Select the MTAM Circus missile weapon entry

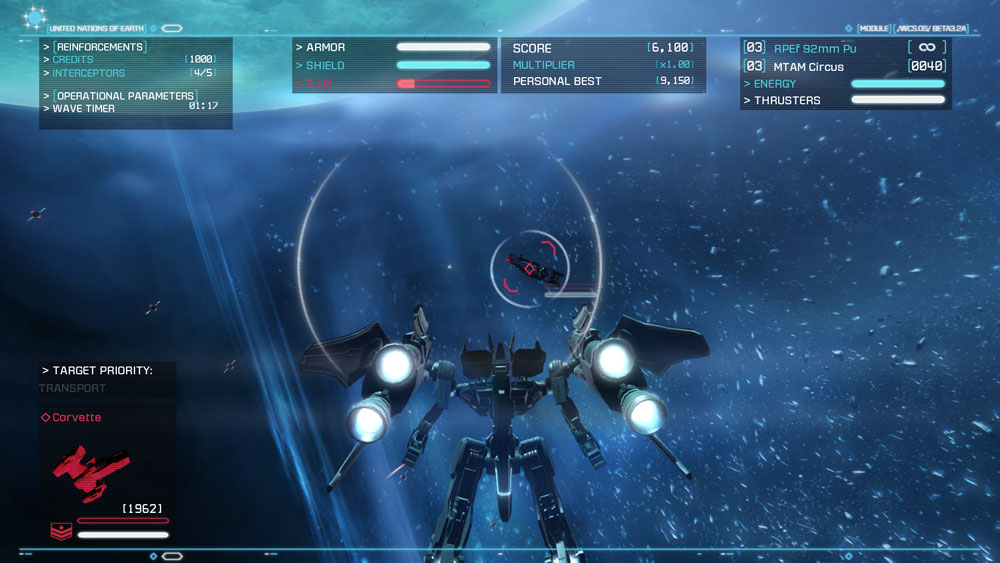click(x=809, y=67)
